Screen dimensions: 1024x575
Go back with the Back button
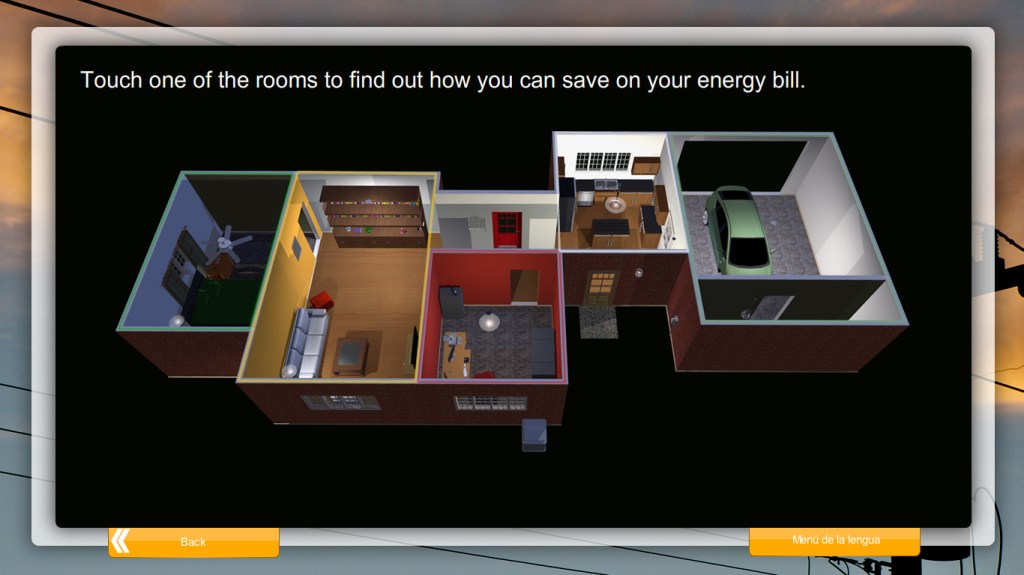(x=193, y=542)
